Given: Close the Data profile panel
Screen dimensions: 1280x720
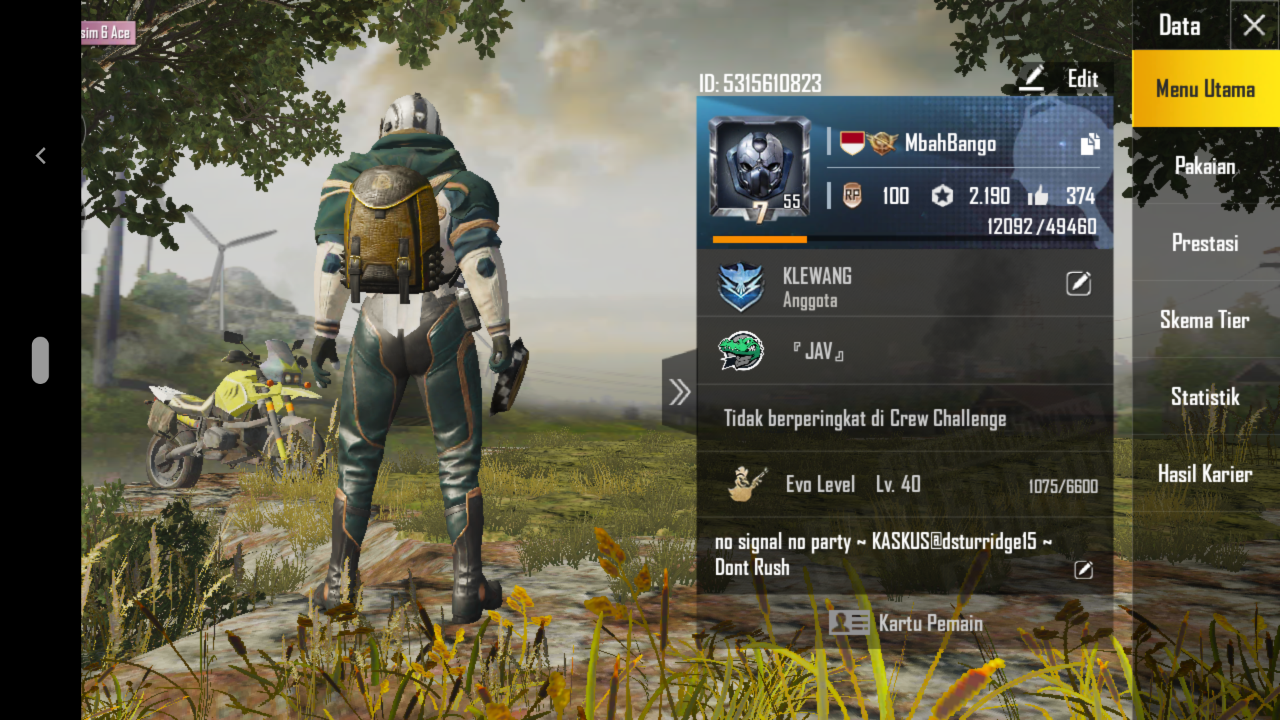Looking at the screenshot, I should click(1254, 26).
